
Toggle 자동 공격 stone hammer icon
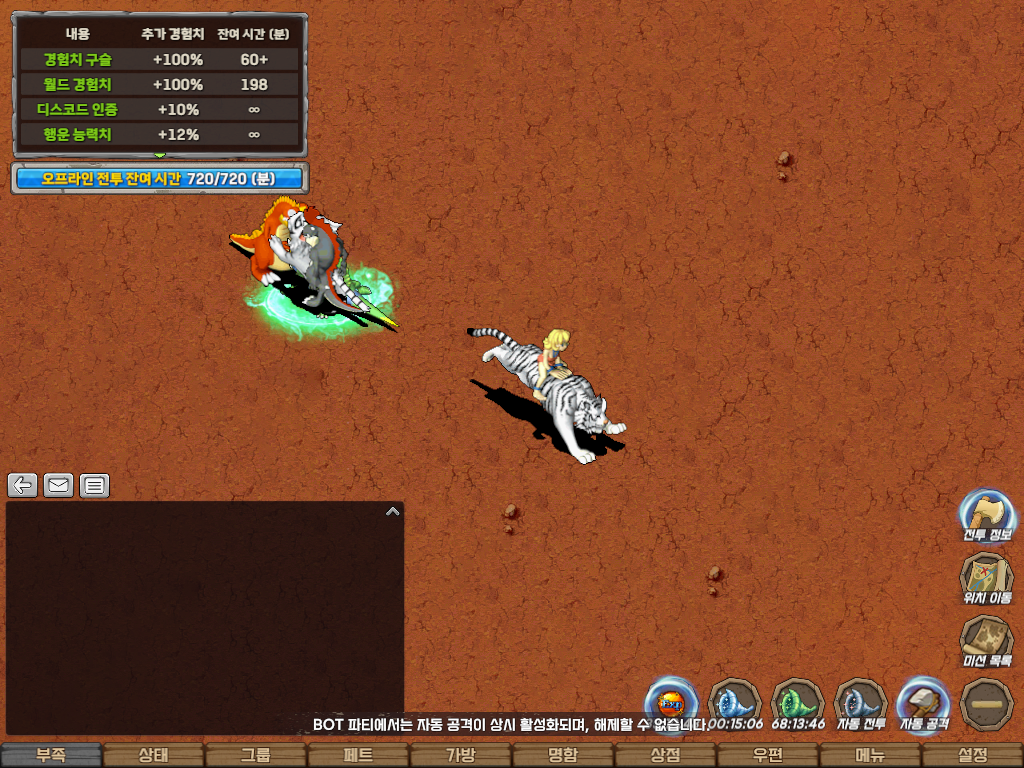click(923, 703)
